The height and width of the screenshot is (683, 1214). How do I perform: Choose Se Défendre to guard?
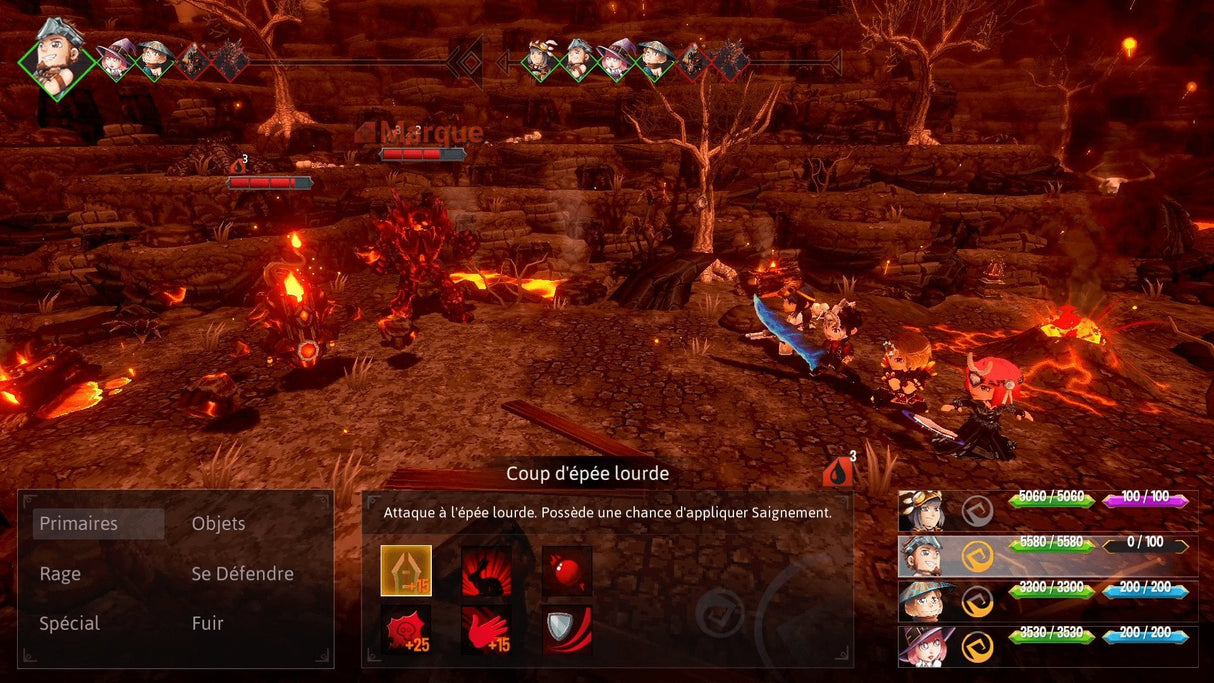click(x=242, y=574)
